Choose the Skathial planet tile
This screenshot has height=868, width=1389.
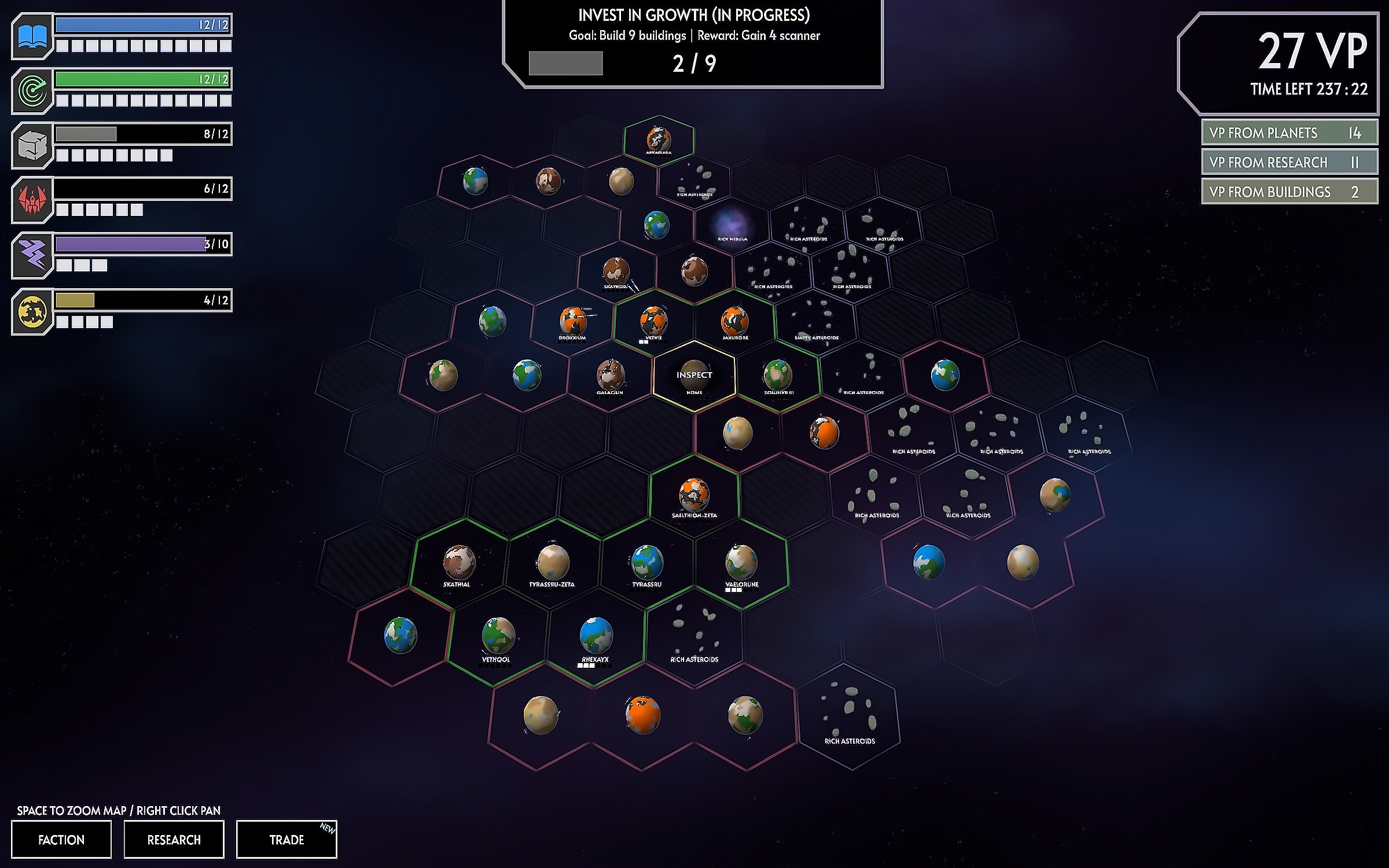click(458, 562)
